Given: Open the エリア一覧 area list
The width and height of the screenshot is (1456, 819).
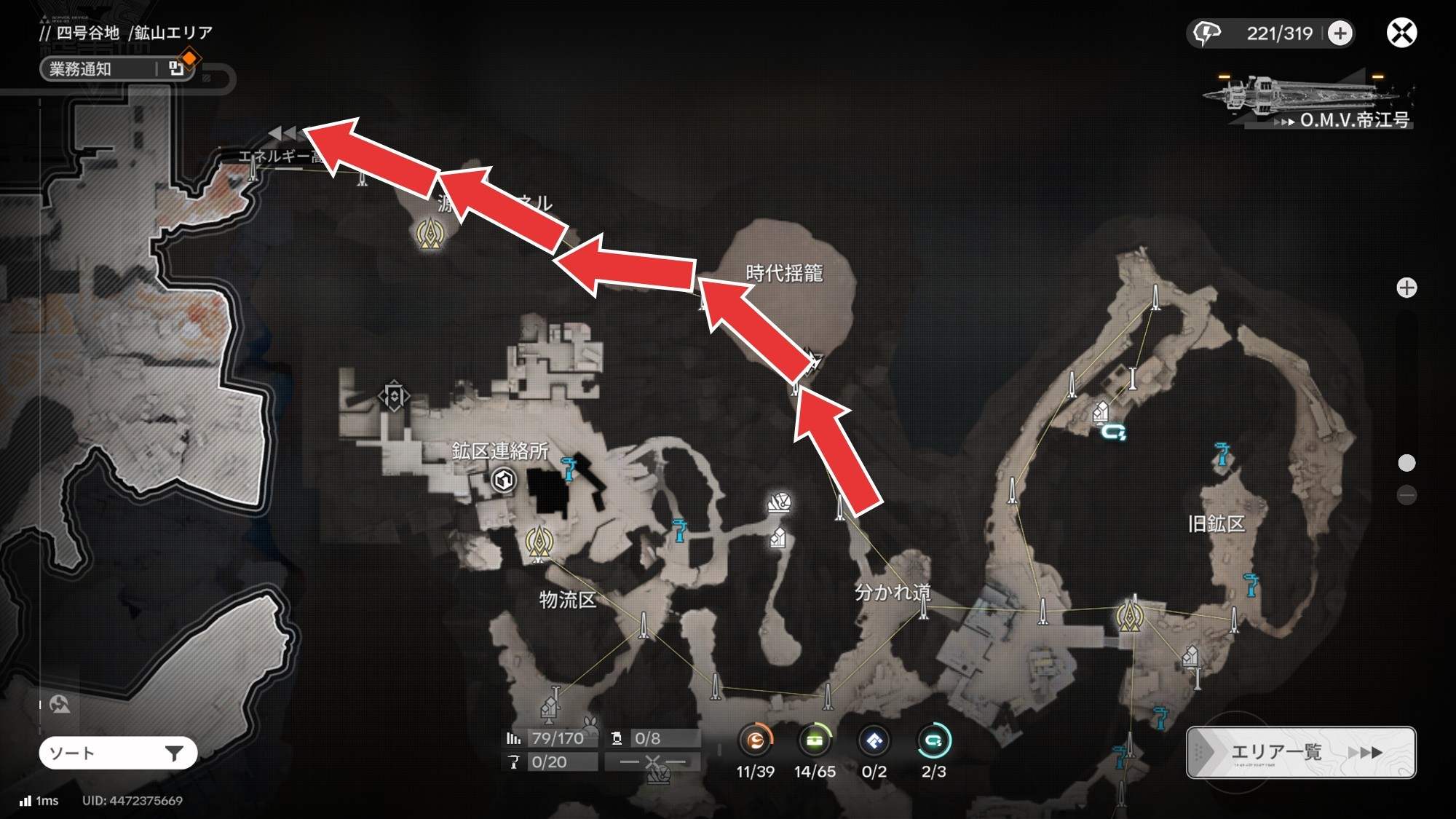Looking at the screenshot, I should point(1301,752).
